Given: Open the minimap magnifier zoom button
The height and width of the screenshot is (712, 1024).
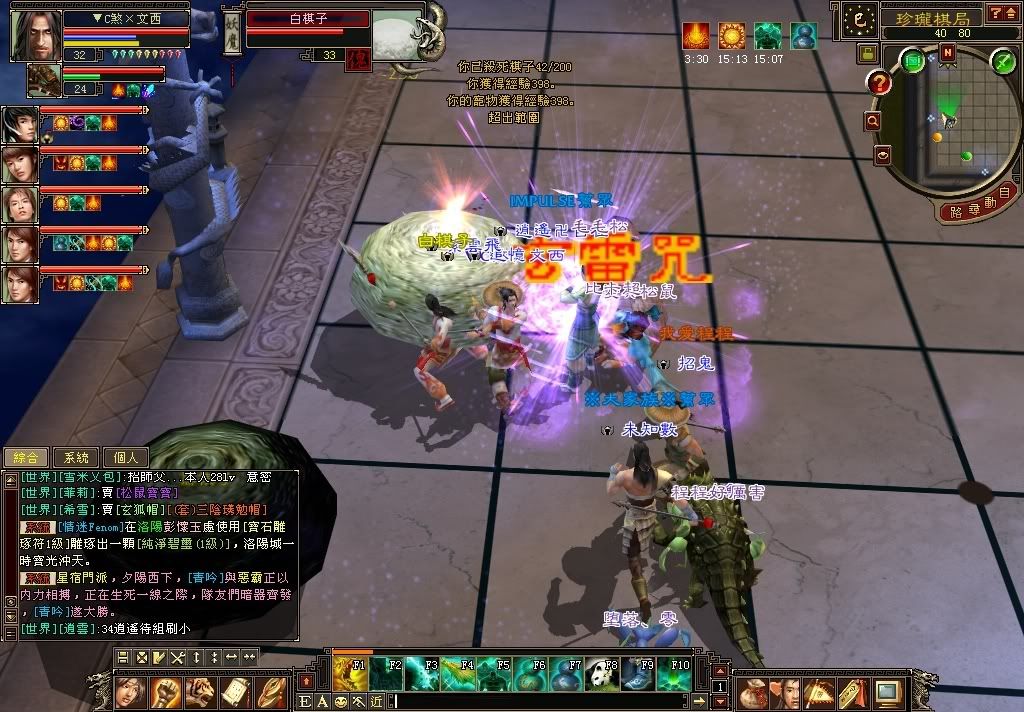Looking at the screenshot, I should (x=873, y=121).
